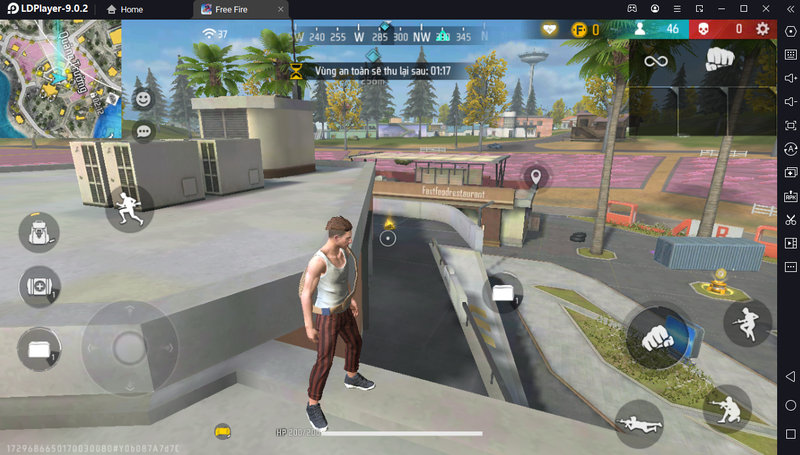Toggle the sprint running button
Screen dimensions: 800x455
(x=129, y=208)
